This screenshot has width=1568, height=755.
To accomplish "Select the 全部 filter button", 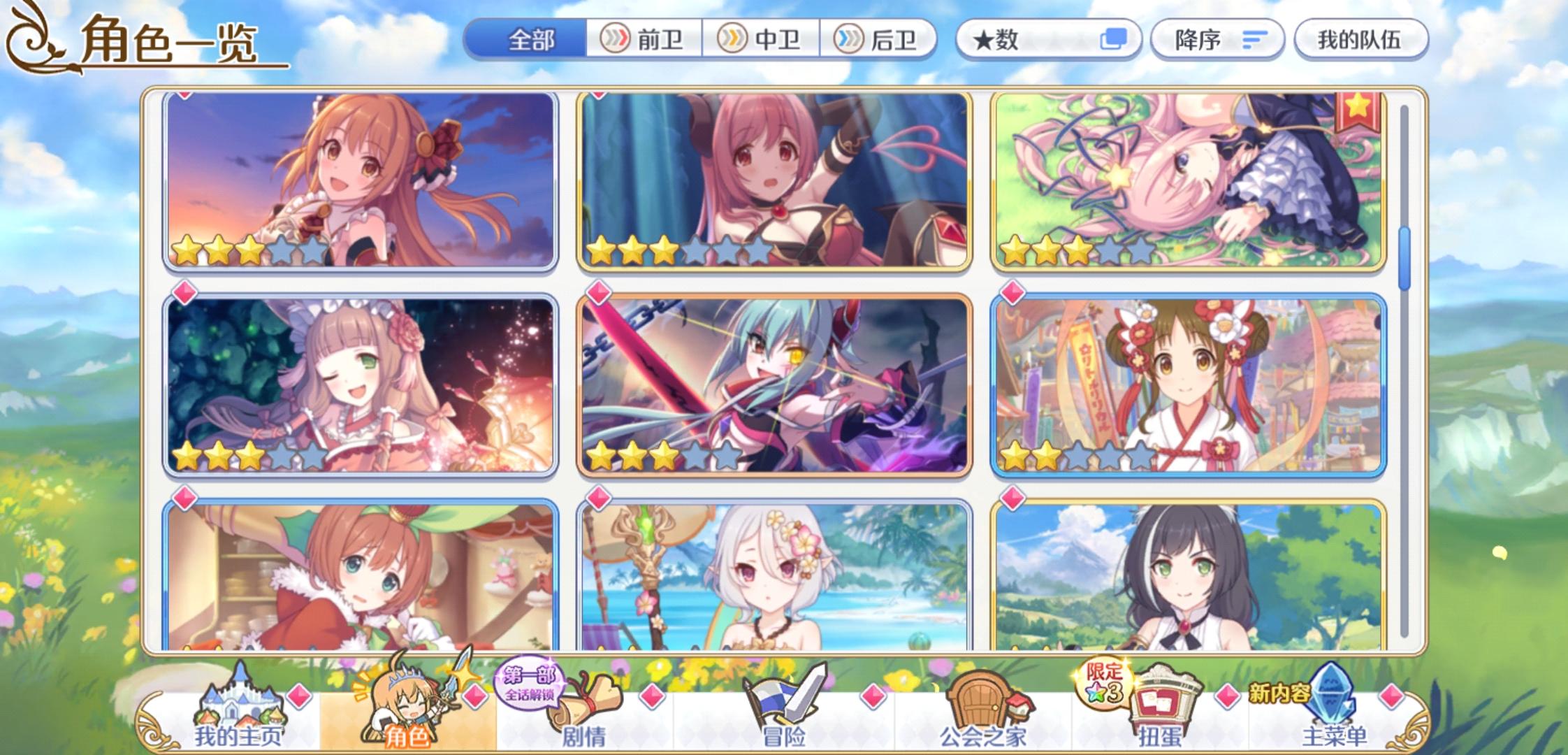I will (531, 40).
